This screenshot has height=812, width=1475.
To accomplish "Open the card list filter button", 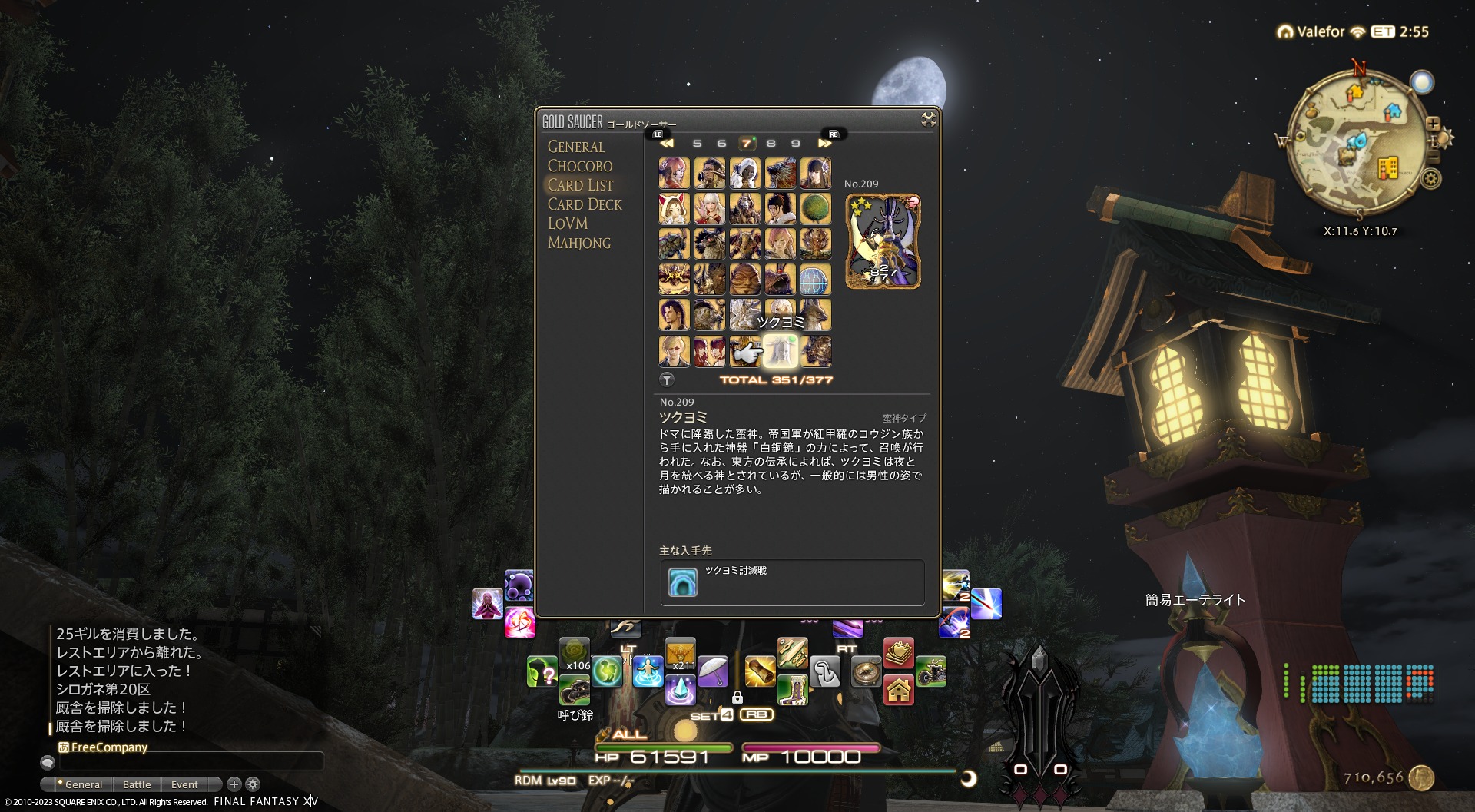I will [667, 379].
